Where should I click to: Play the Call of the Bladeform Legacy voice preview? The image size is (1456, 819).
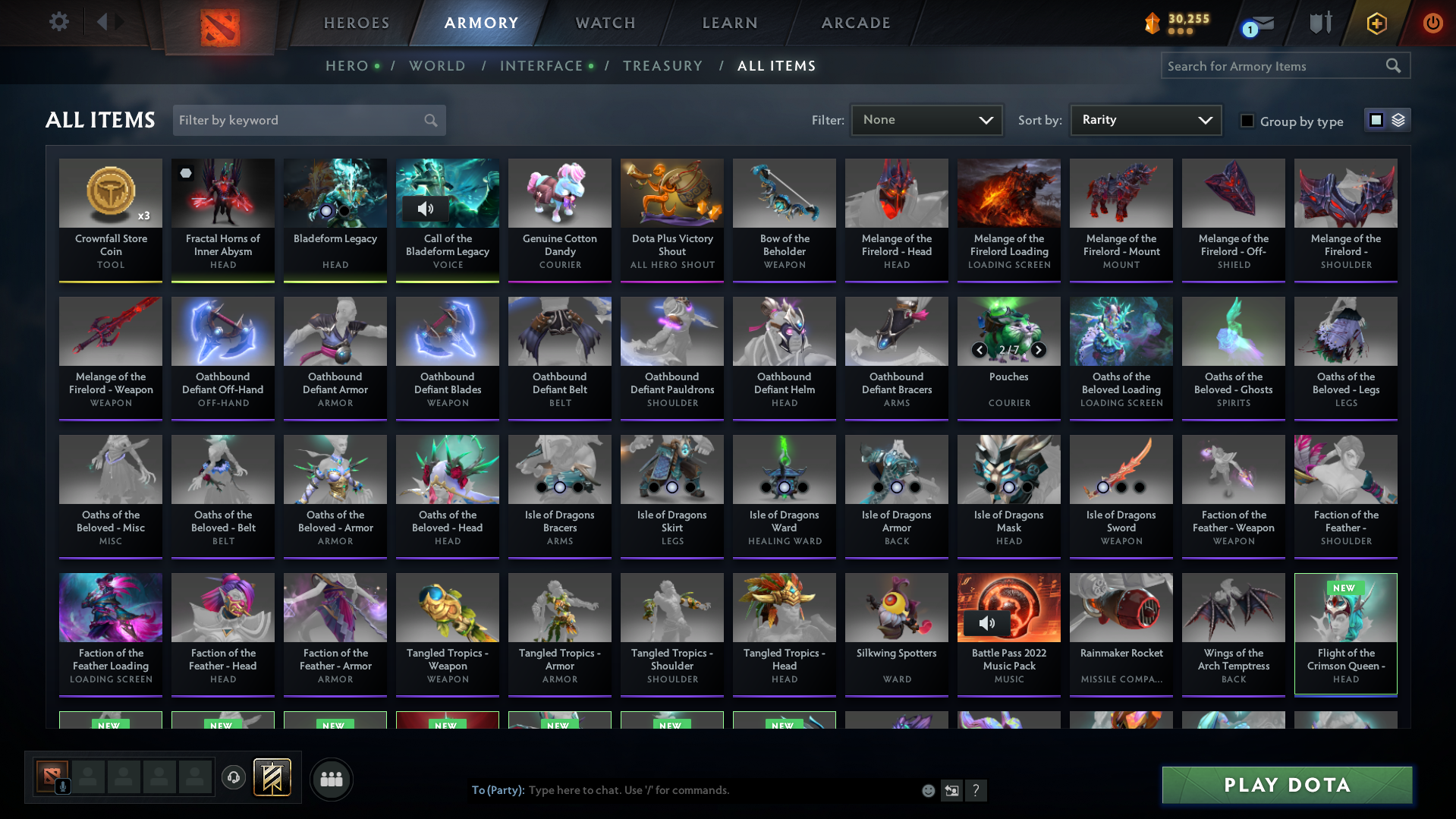pyautogui.click(x=425, y=209)
